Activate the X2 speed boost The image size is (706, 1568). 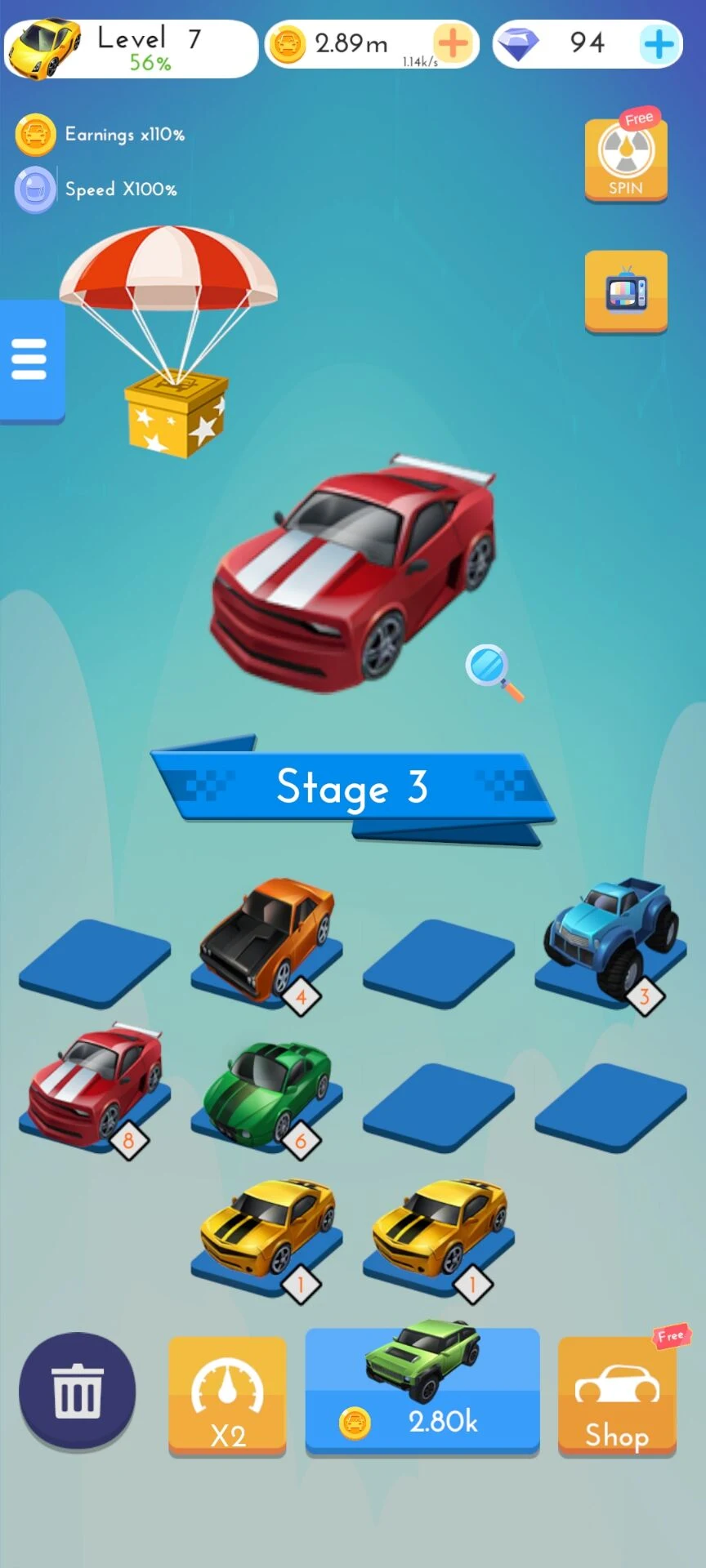[227, 1396]
